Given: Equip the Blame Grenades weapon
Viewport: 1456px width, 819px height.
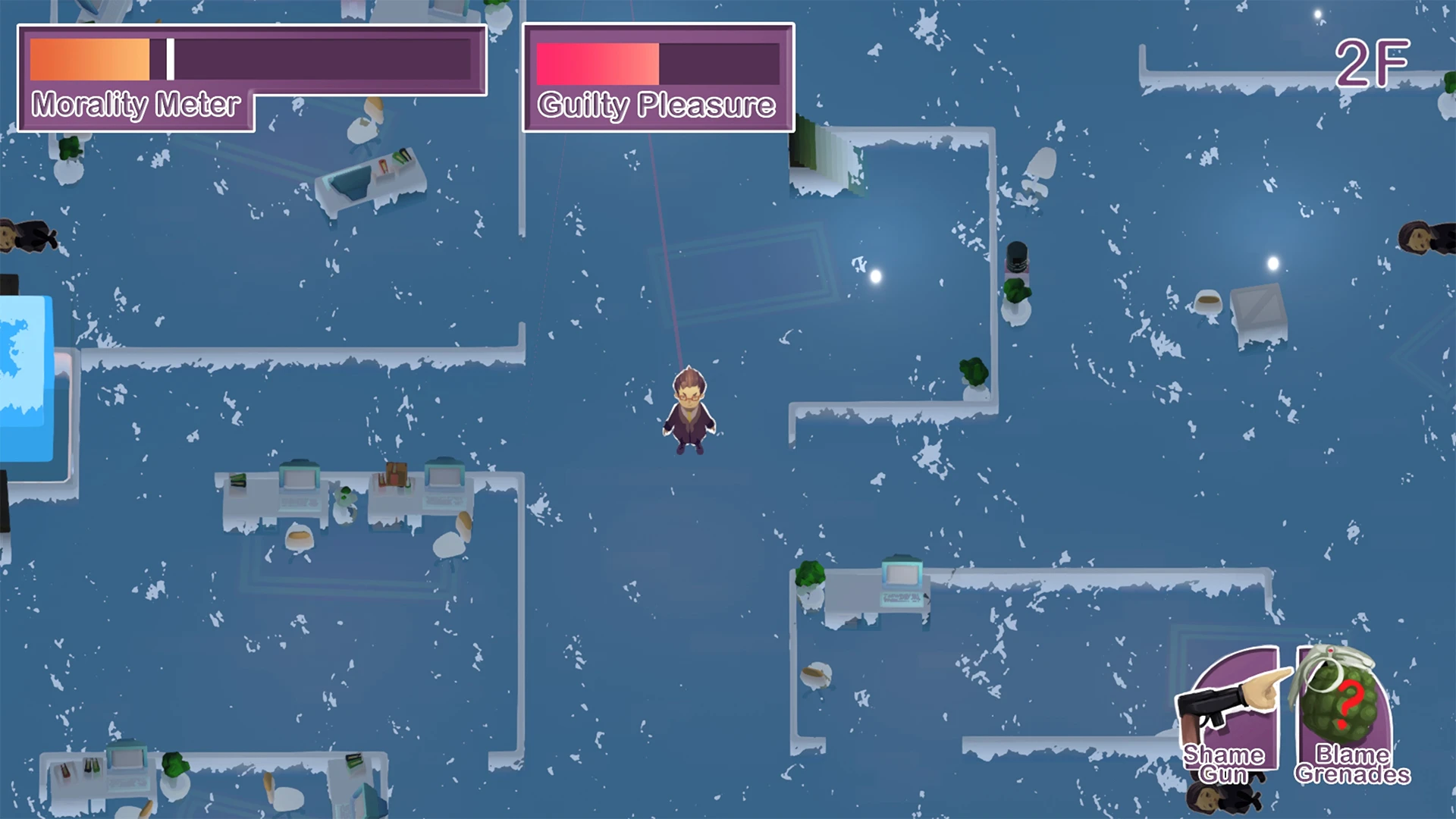Looking at the screenshot, I should [x=1345, y=713].
